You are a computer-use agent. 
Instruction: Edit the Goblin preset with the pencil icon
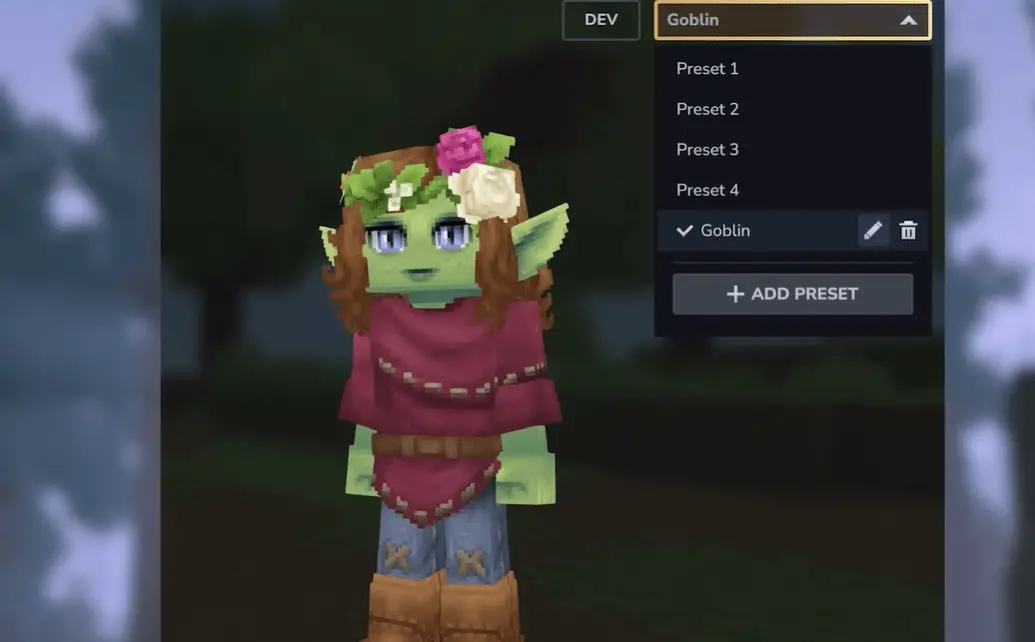pyautogui.click(x=873, y=231)
